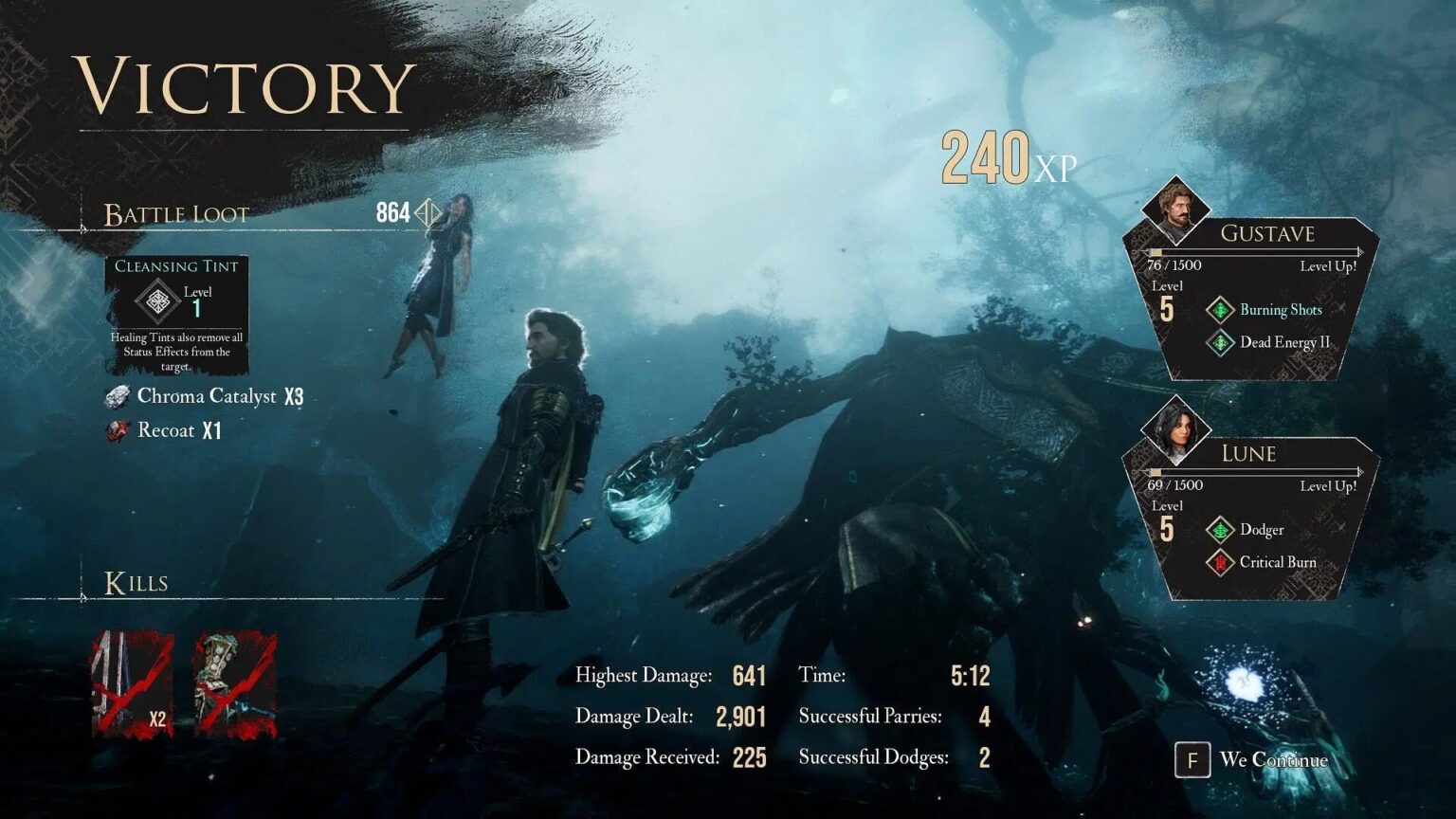Click Gustave's Dead Energy II skill

[x=1283, y=342]
